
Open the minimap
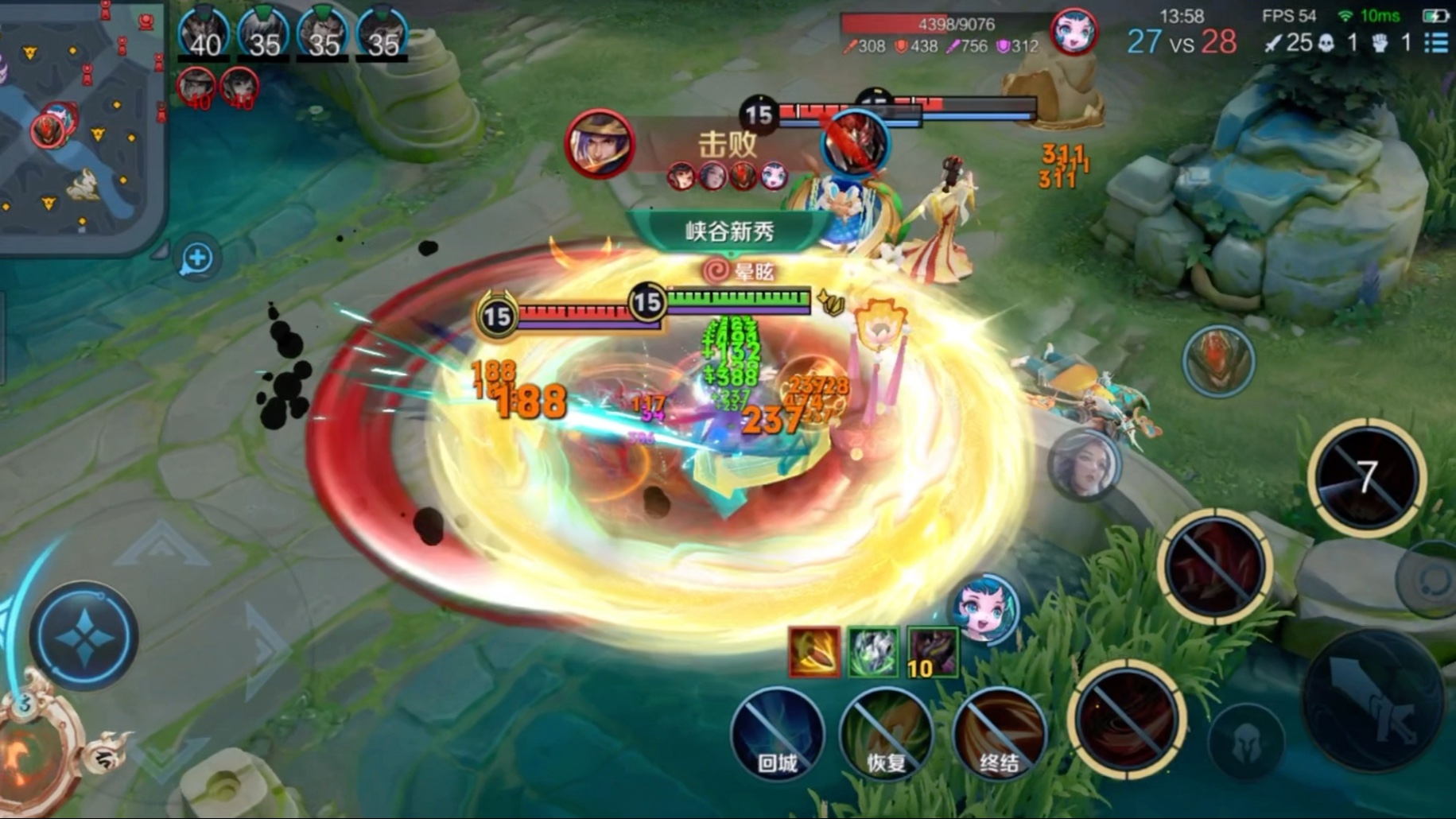[x=80, y=119]
